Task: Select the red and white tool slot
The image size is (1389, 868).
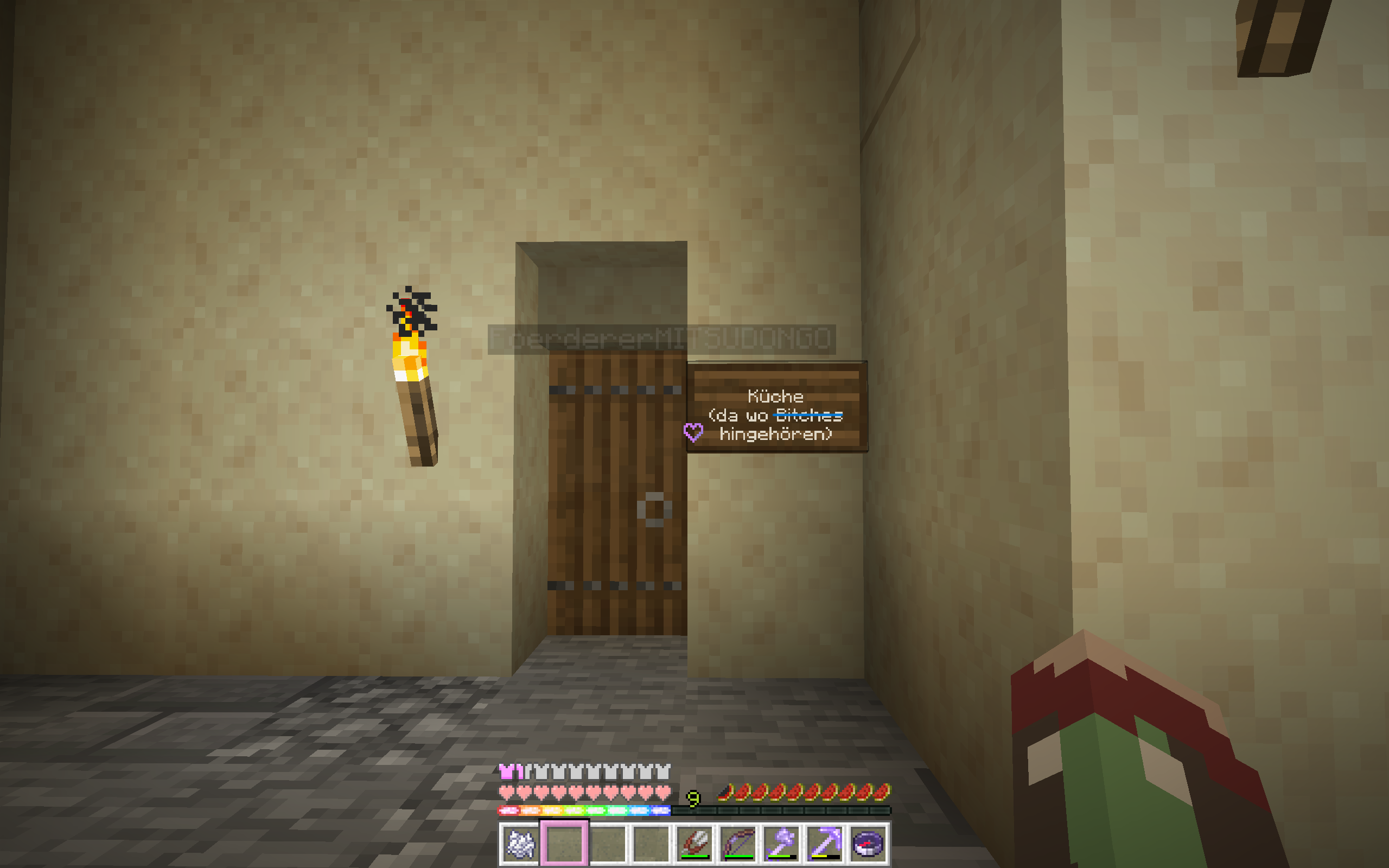Action: 695,843
